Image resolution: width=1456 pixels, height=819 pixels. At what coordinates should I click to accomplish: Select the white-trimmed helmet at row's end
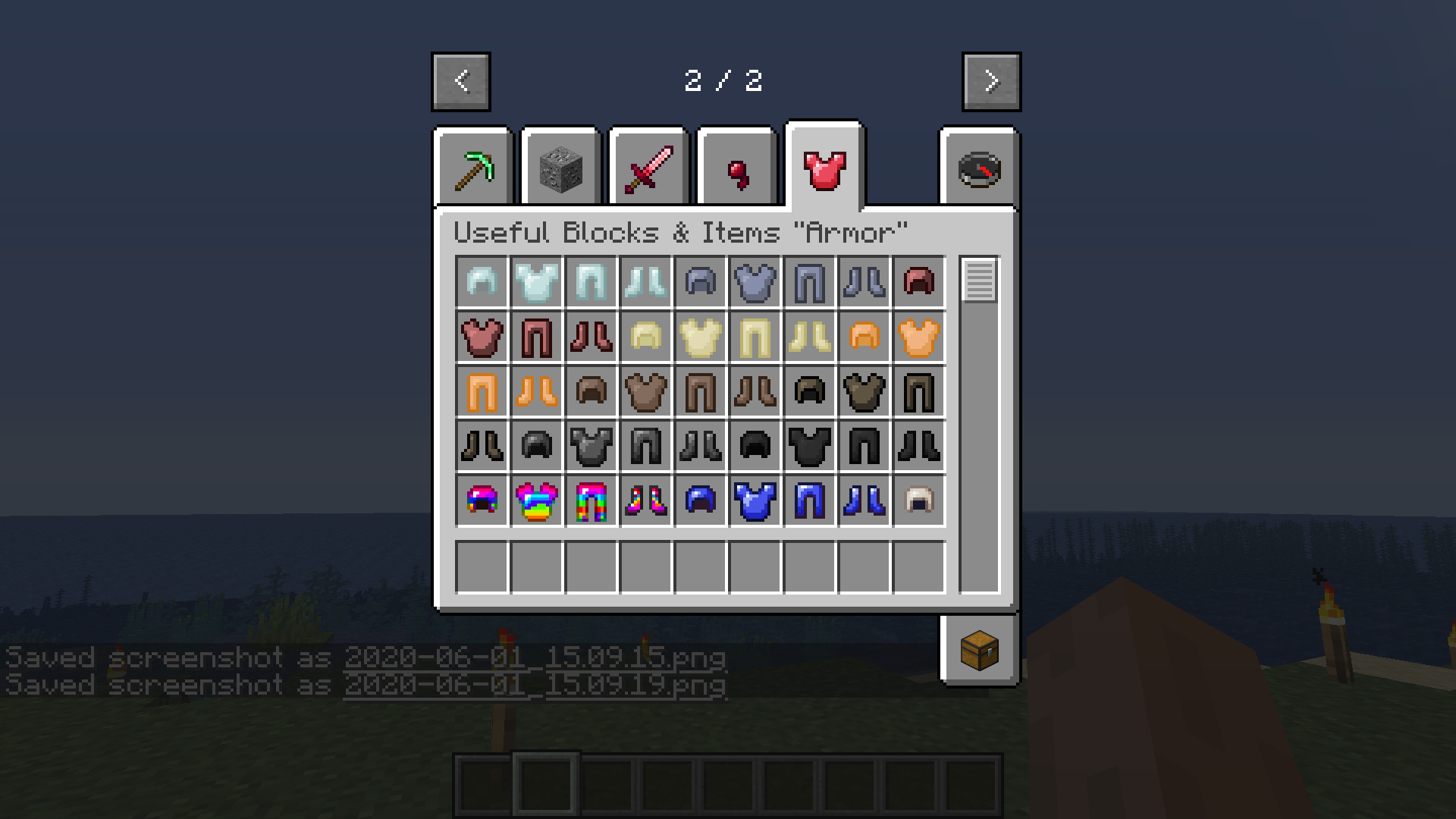coord(919,500)
